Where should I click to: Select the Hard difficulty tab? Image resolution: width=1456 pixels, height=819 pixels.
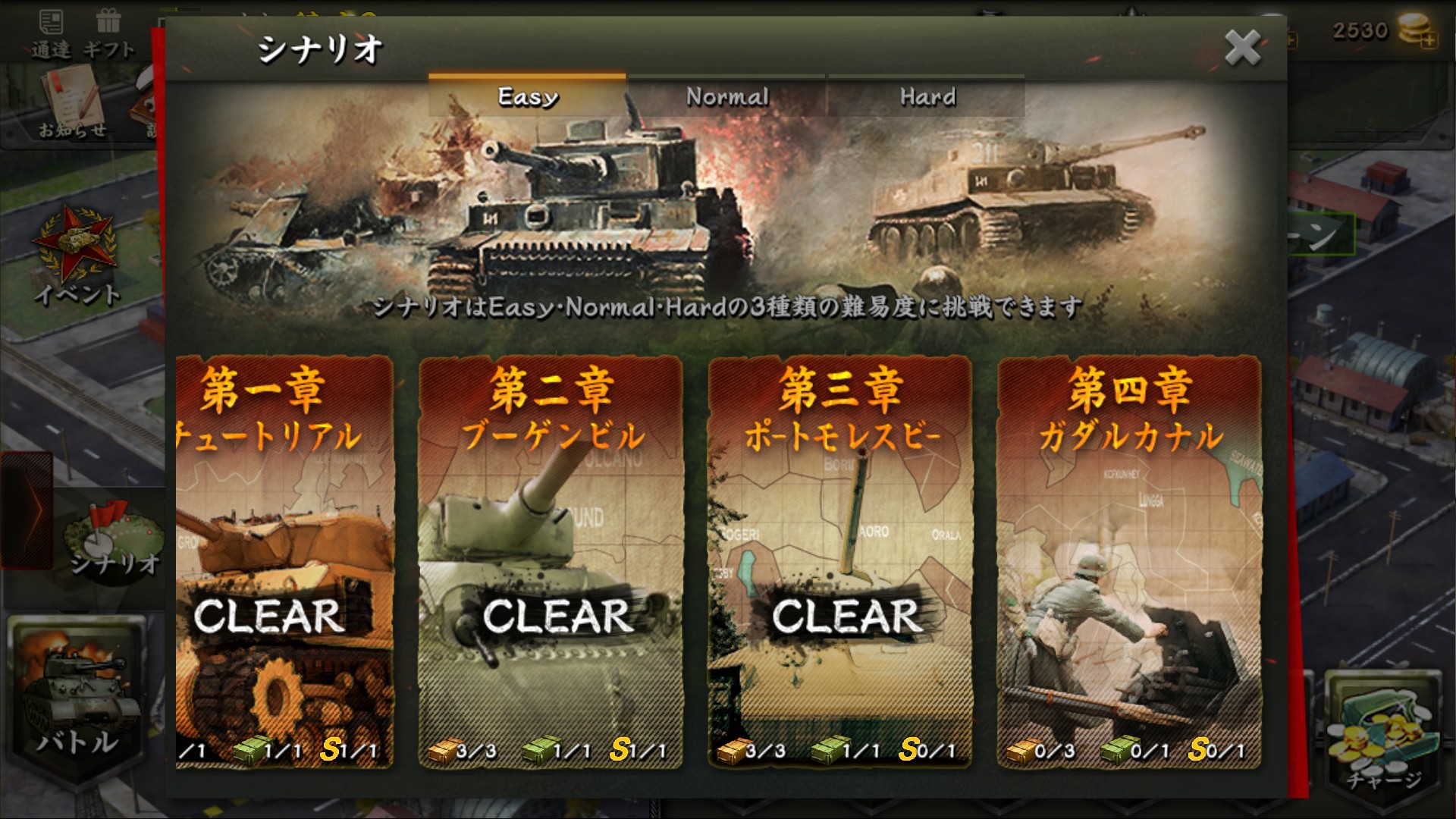(927, 96)
